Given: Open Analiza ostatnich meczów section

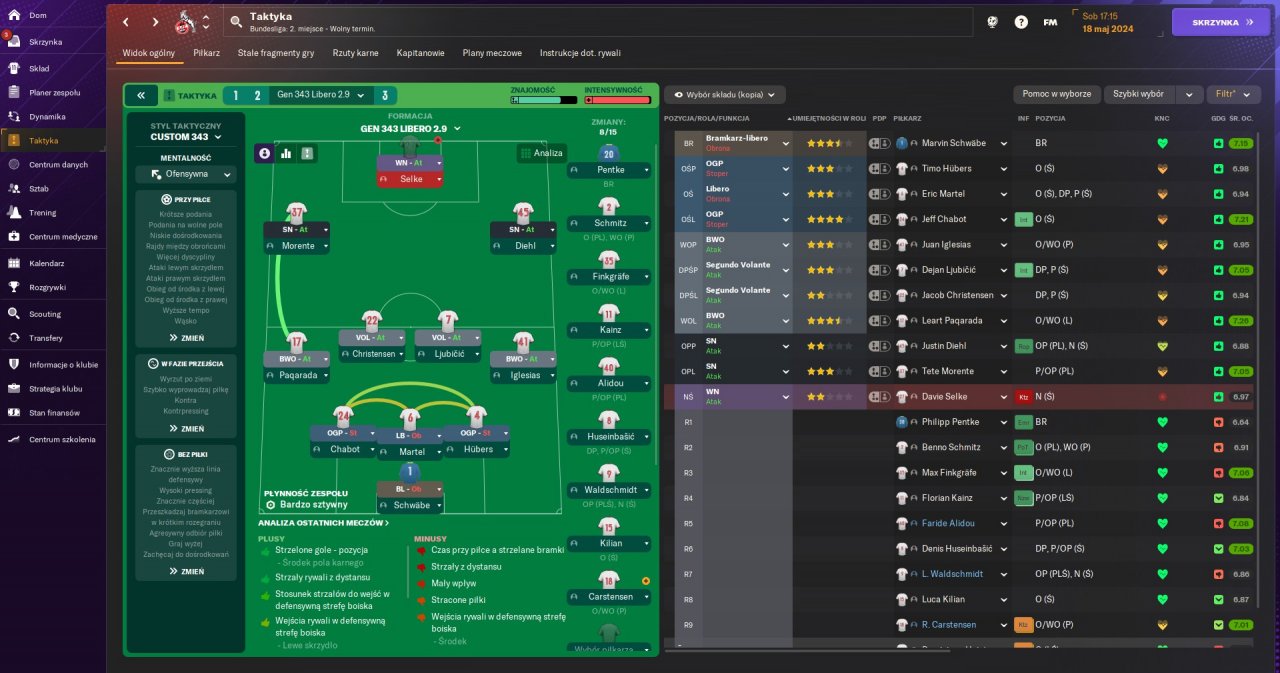Looking at the screenshot, I should [x=323, y=523].
